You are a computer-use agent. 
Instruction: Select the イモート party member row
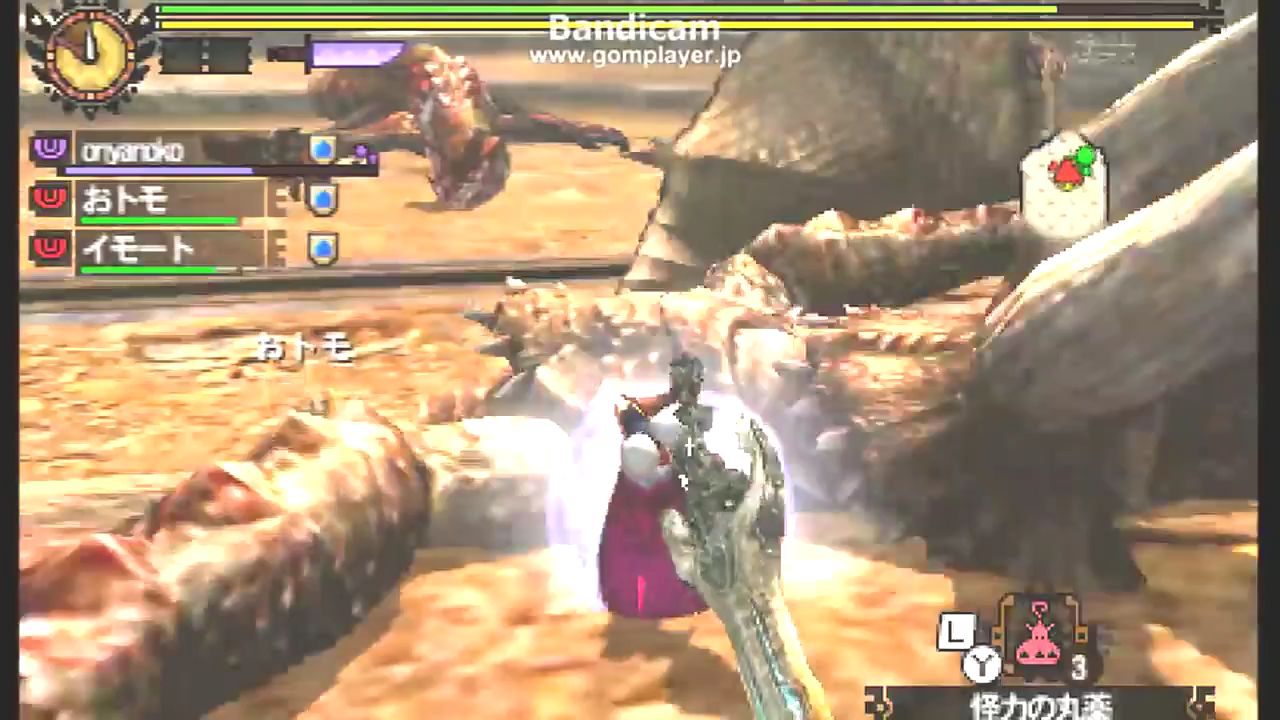coord(160,250)
